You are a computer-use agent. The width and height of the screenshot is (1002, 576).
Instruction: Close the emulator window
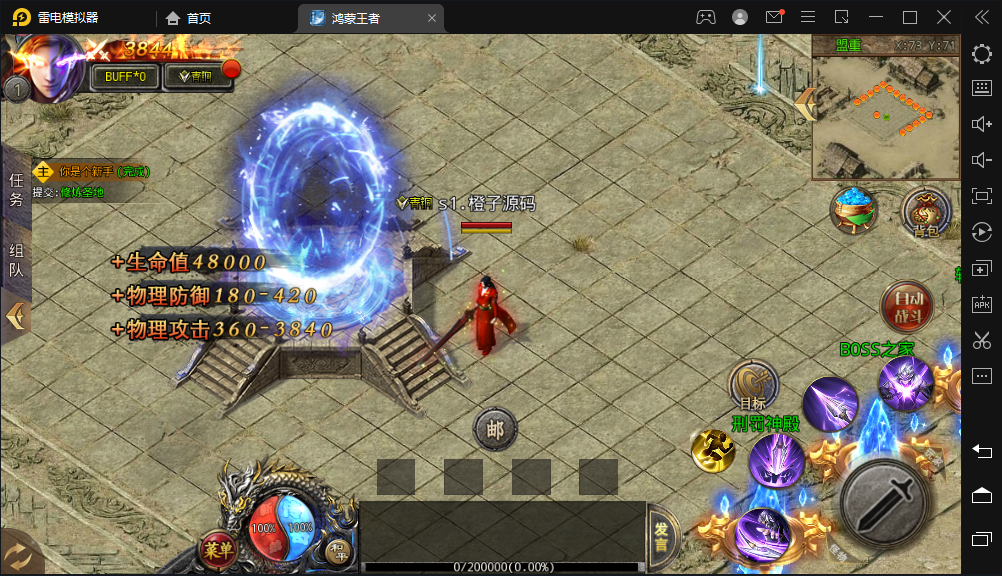pos(944,17)
